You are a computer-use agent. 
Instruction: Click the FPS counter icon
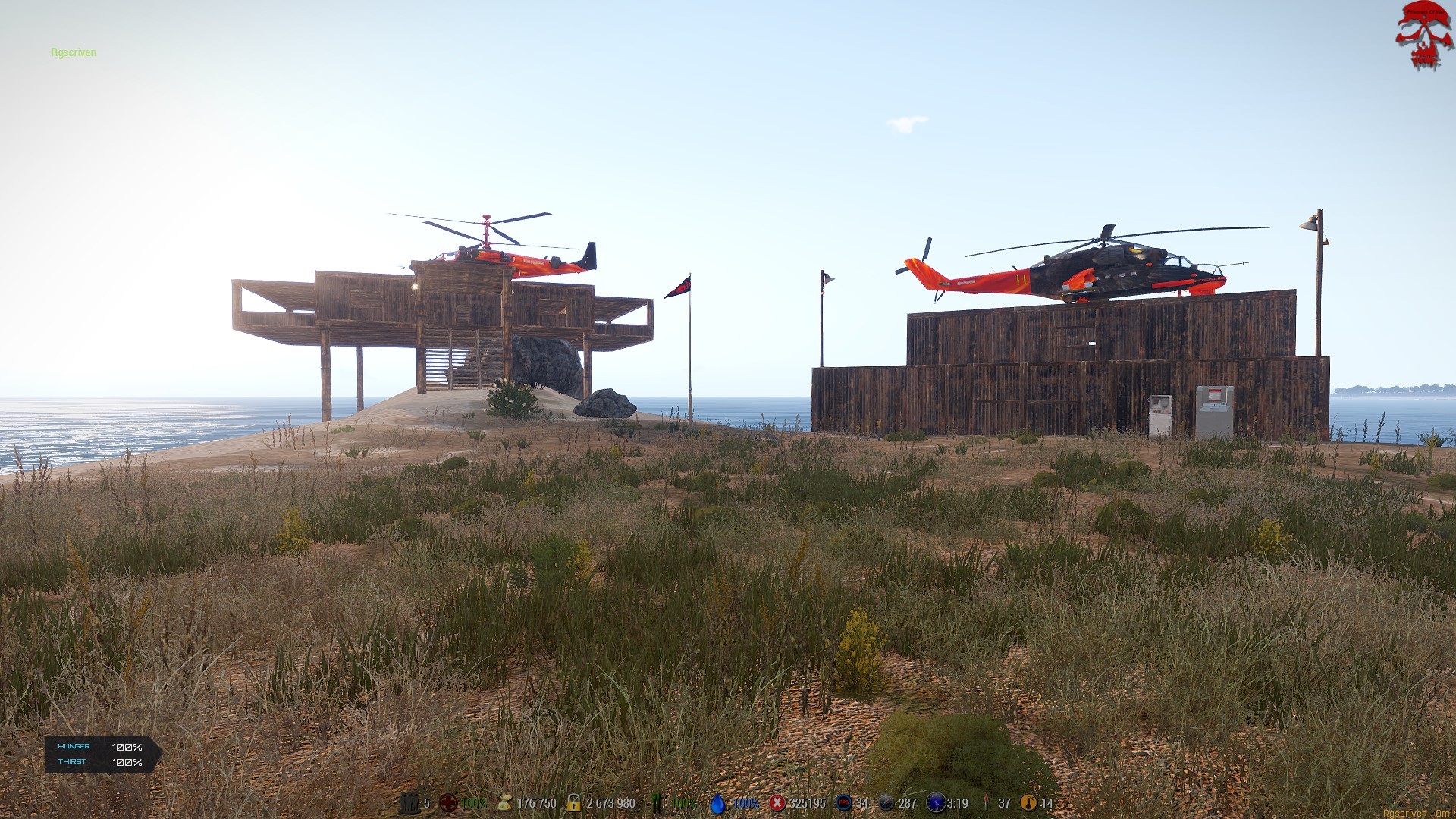[843, 803]
